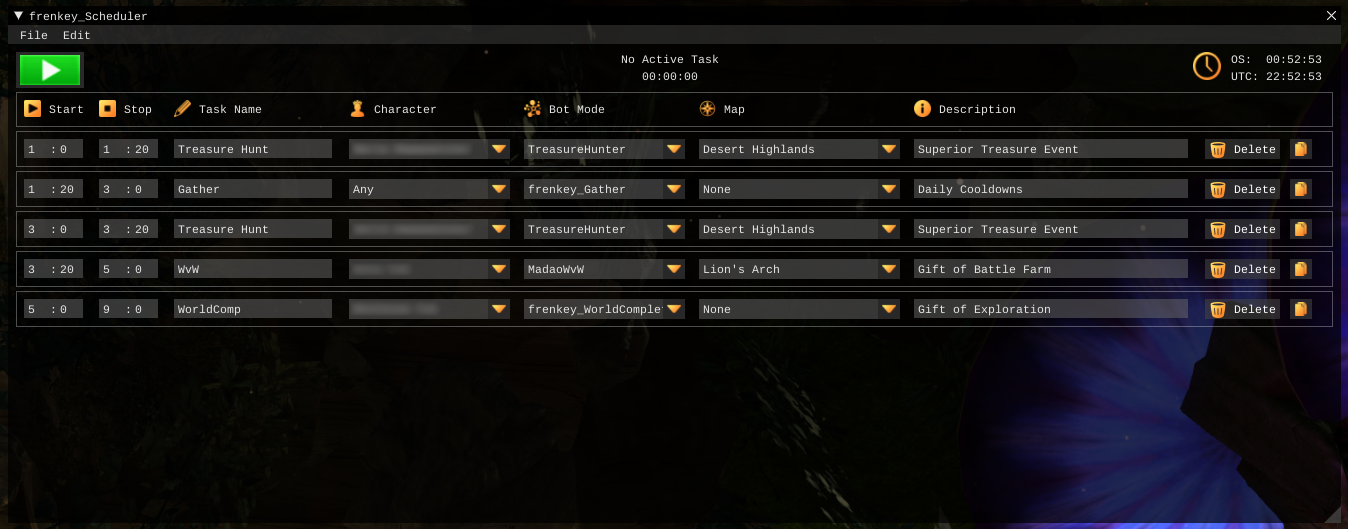1348x529 pixels.
Task: Edit the Daily Cooldowns description field
Action: point(1050,189)
